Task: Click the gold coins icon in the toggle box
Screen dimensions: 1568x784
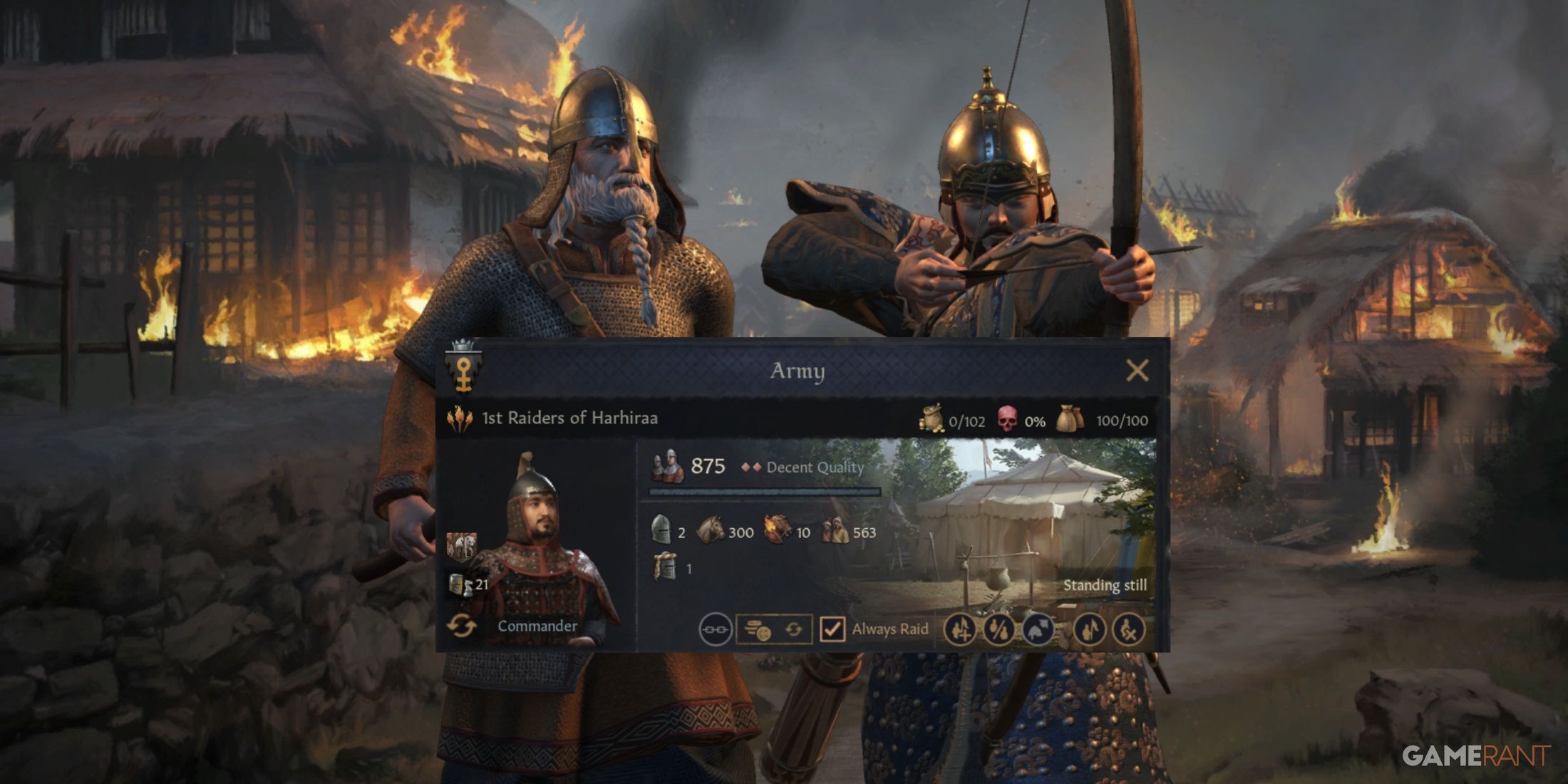Action: click(756, 630)
